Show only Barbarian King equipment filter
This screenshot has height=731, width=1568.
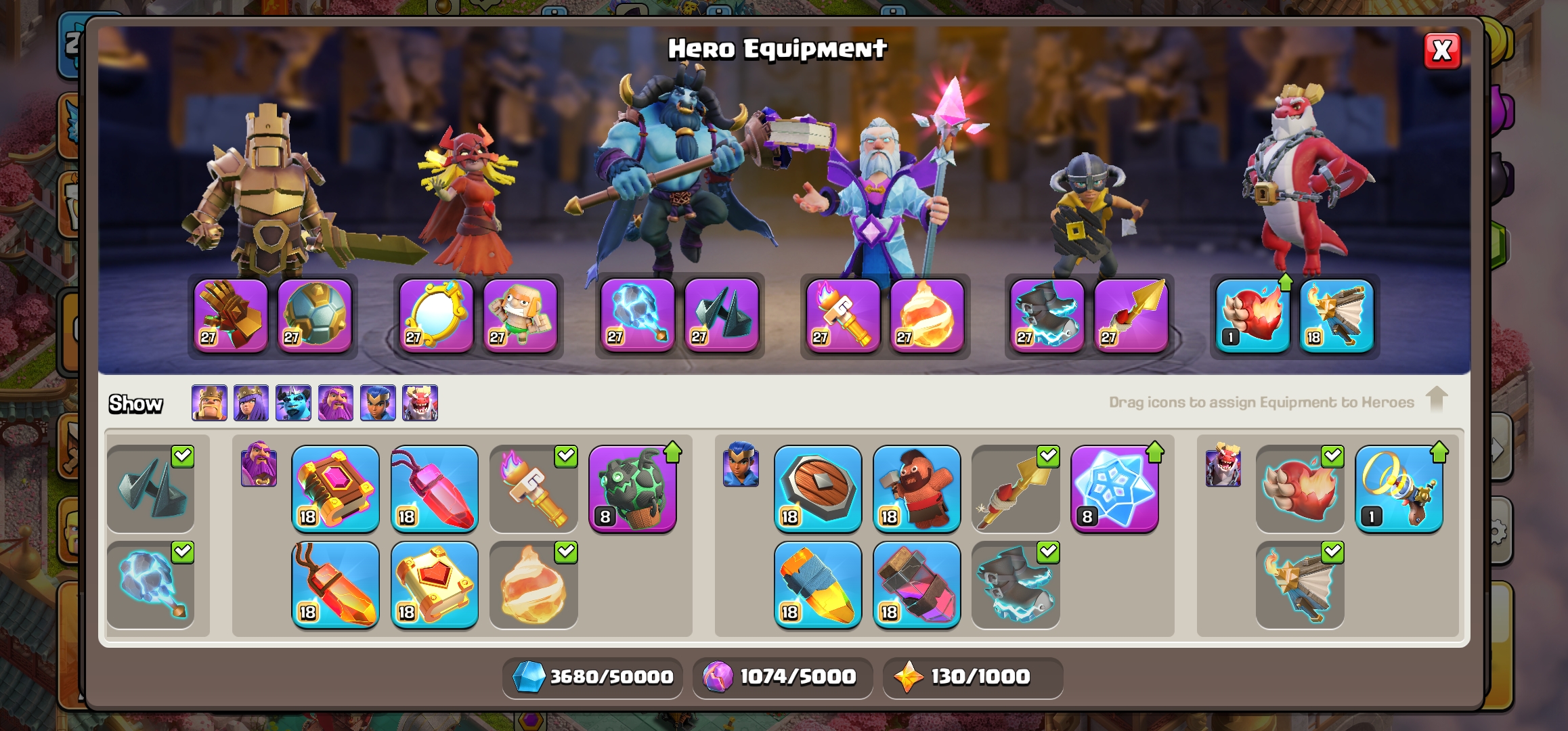click(209, 403)
